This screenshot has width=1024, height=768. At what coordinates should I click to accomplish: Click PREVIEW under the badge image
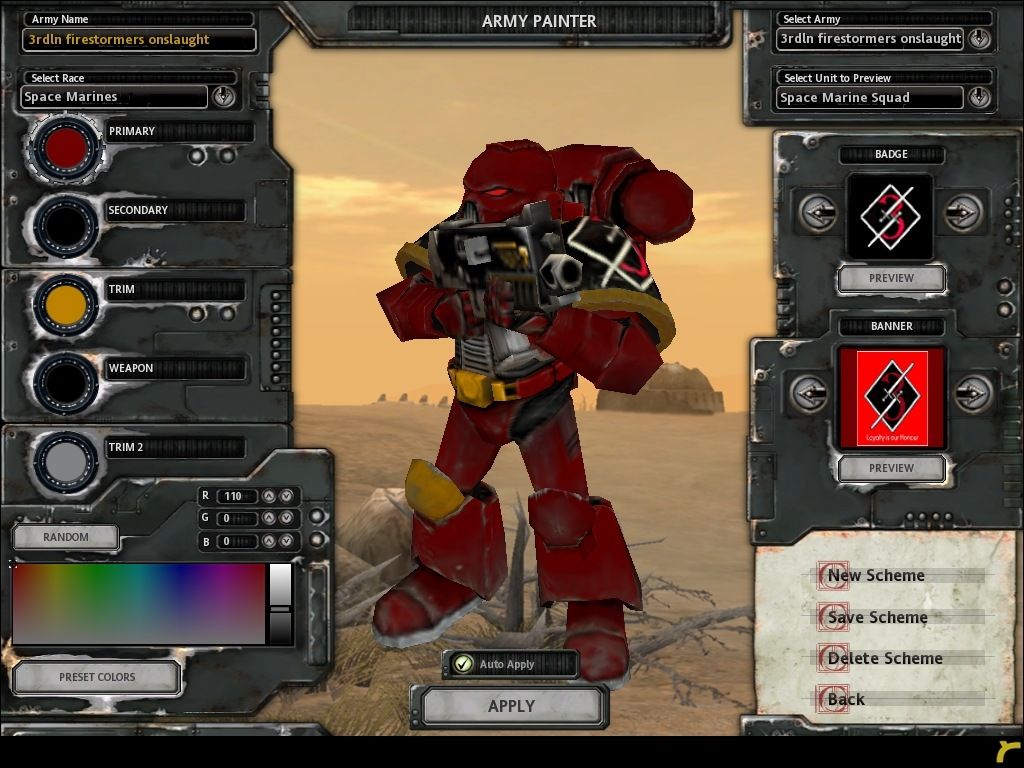click(891, 278)
